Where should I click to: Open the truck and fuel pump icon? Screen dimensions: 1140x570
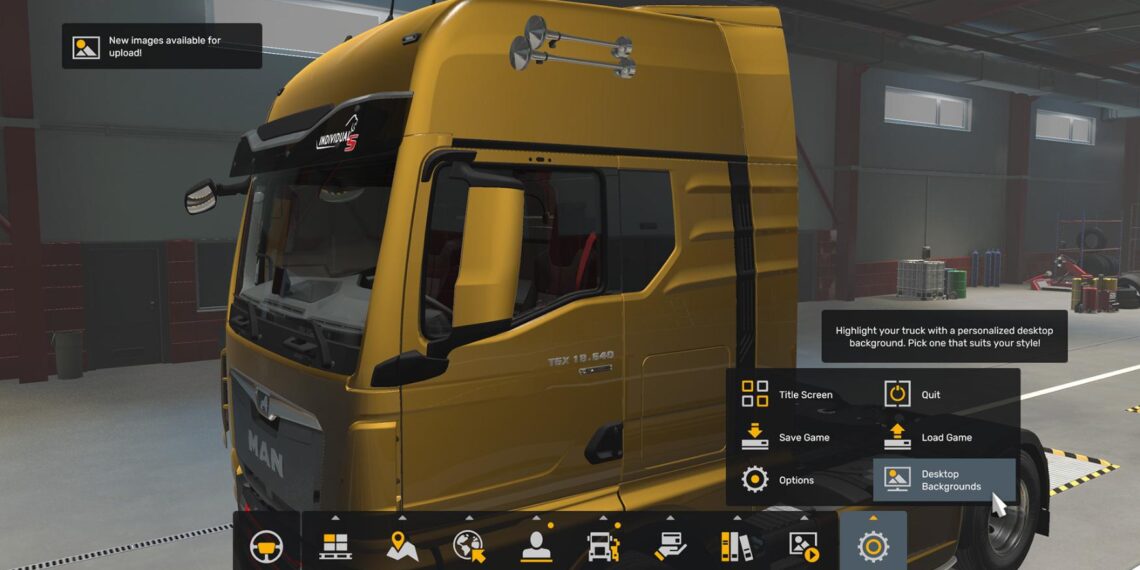pyautogui.click(x=603, y=545)
